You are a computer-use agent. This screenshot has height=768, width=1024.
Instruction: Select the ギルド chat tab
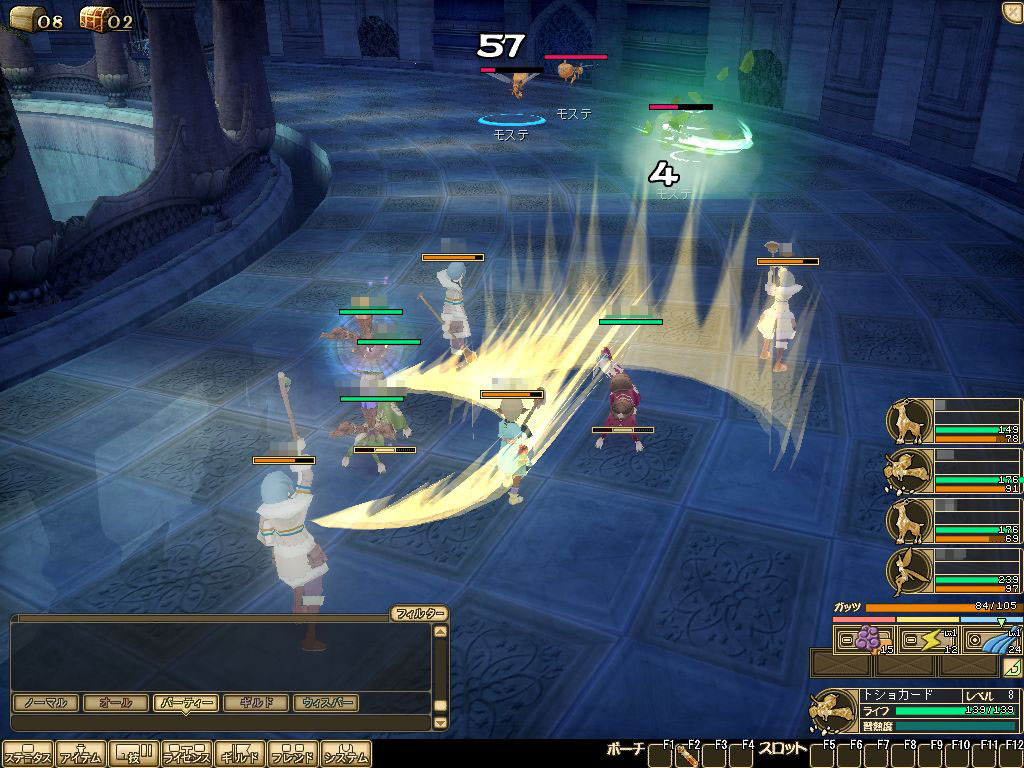(257, 703)
